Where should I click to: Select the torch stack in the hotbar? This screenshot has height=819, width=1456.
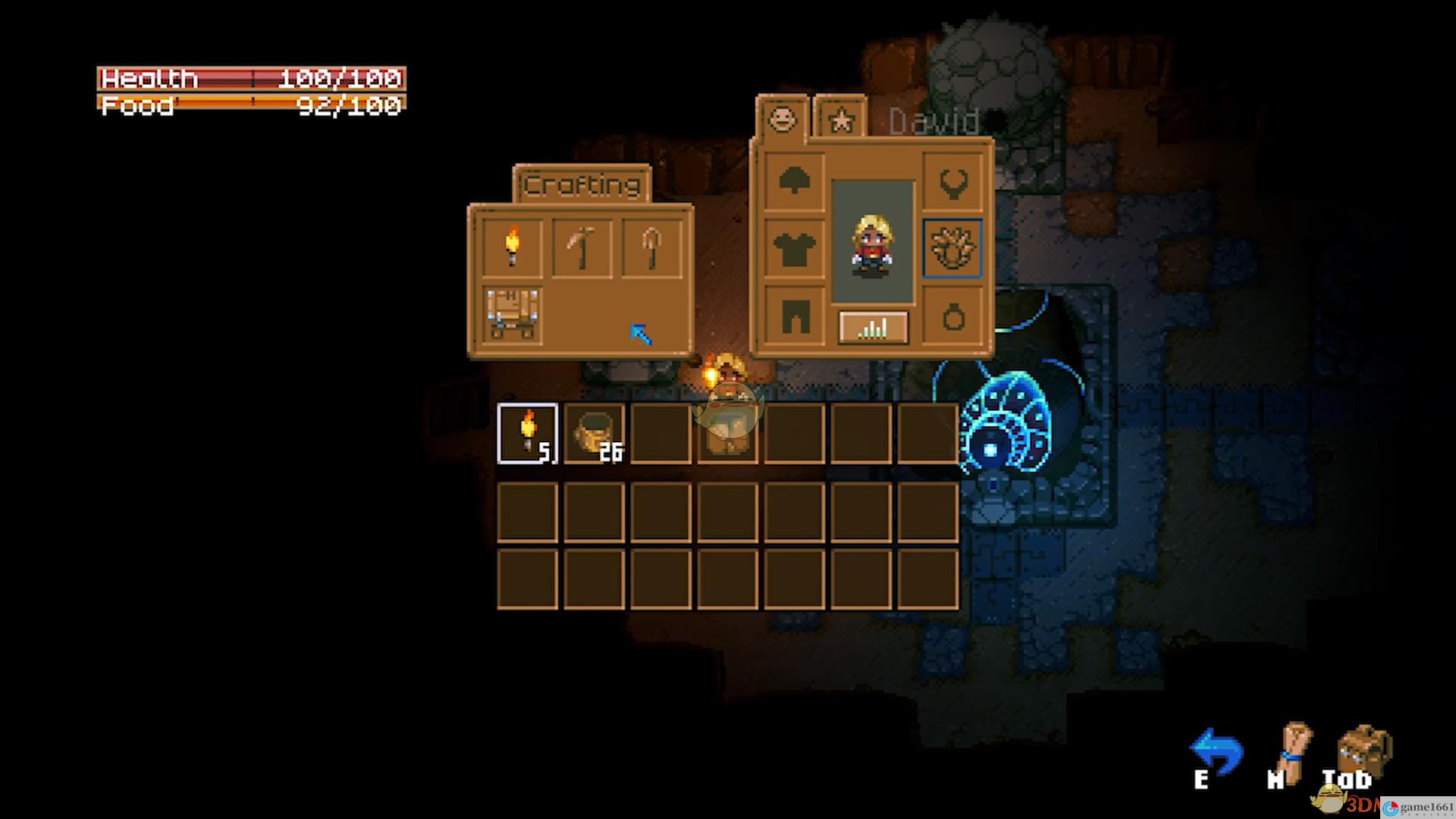[x=528, y=433]
